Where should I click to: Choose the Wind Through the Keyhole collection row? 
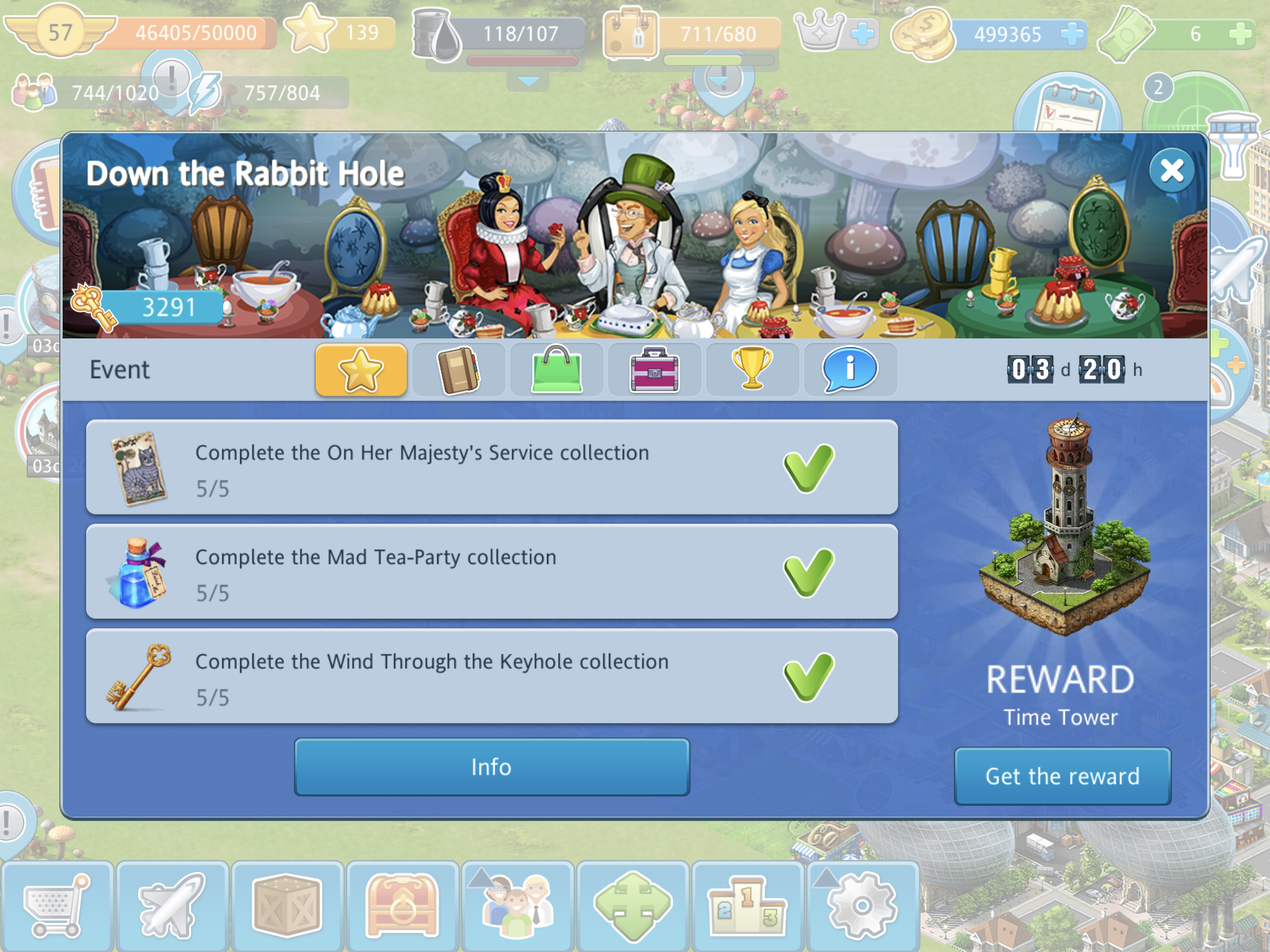click(492, 676)
